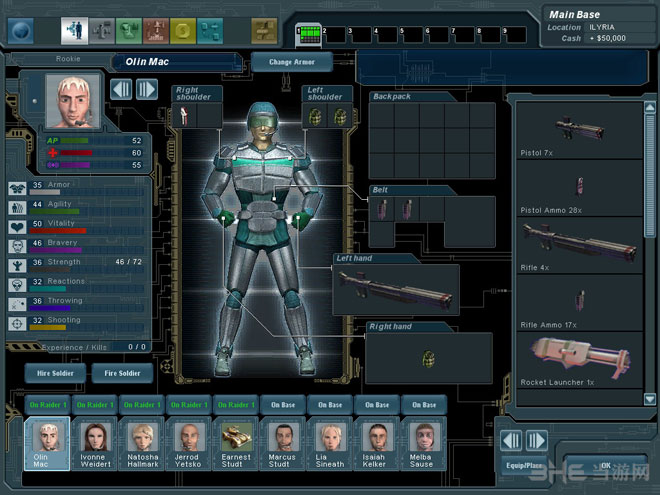
Task: Click the Equip/Place button
Action: point(523,466)
